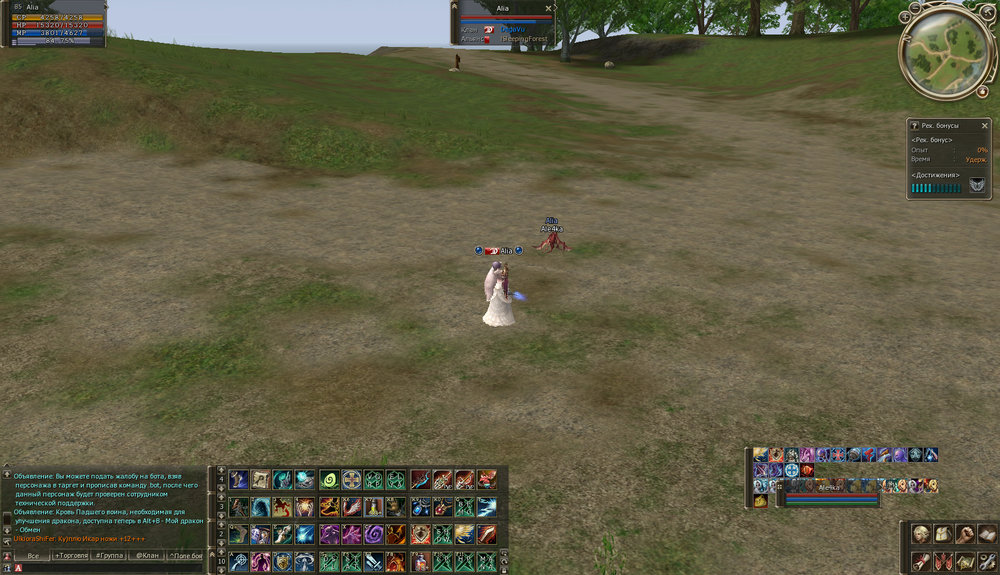
Task: Open the character status portrait button
Action: click(920, 534)
